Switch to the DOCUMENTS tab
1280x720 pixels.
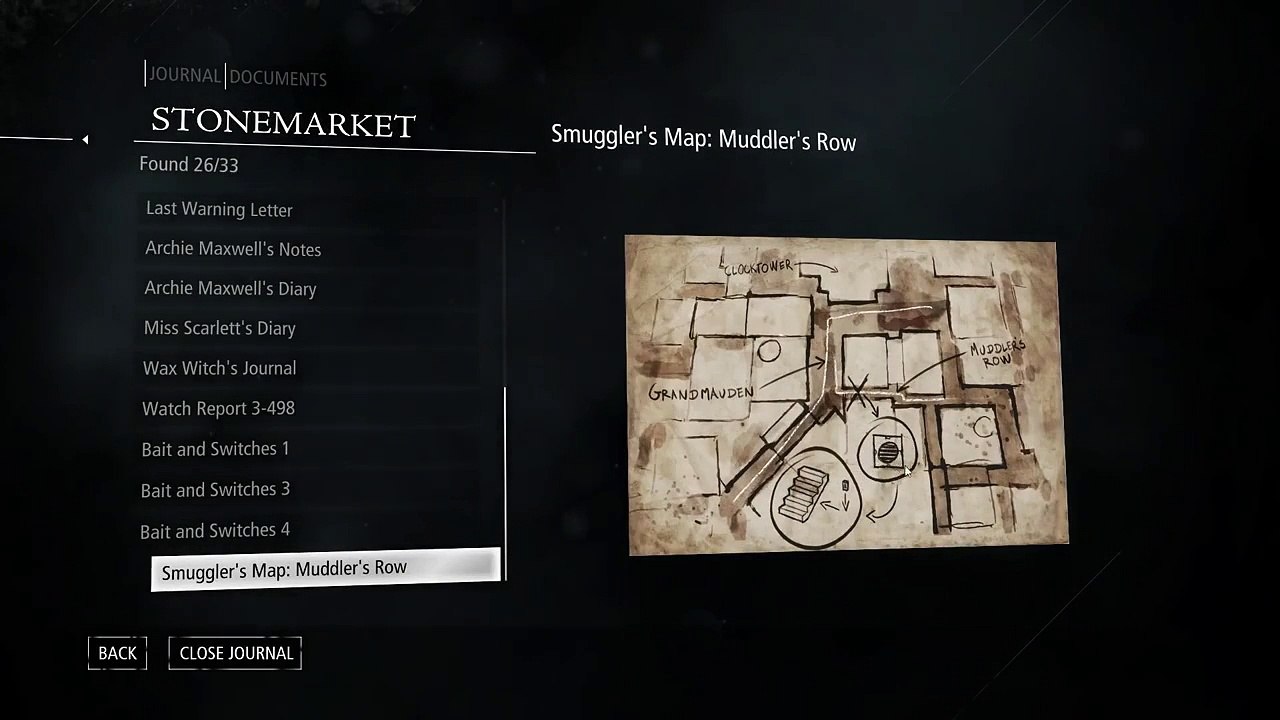(278, 78)
